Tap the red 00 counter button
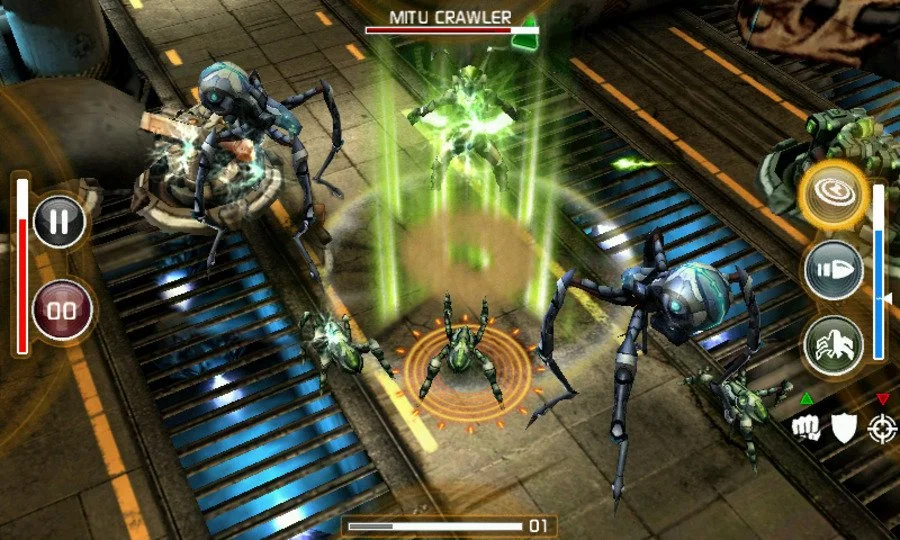Screen dimensions: 900x540 coord(62,308)
